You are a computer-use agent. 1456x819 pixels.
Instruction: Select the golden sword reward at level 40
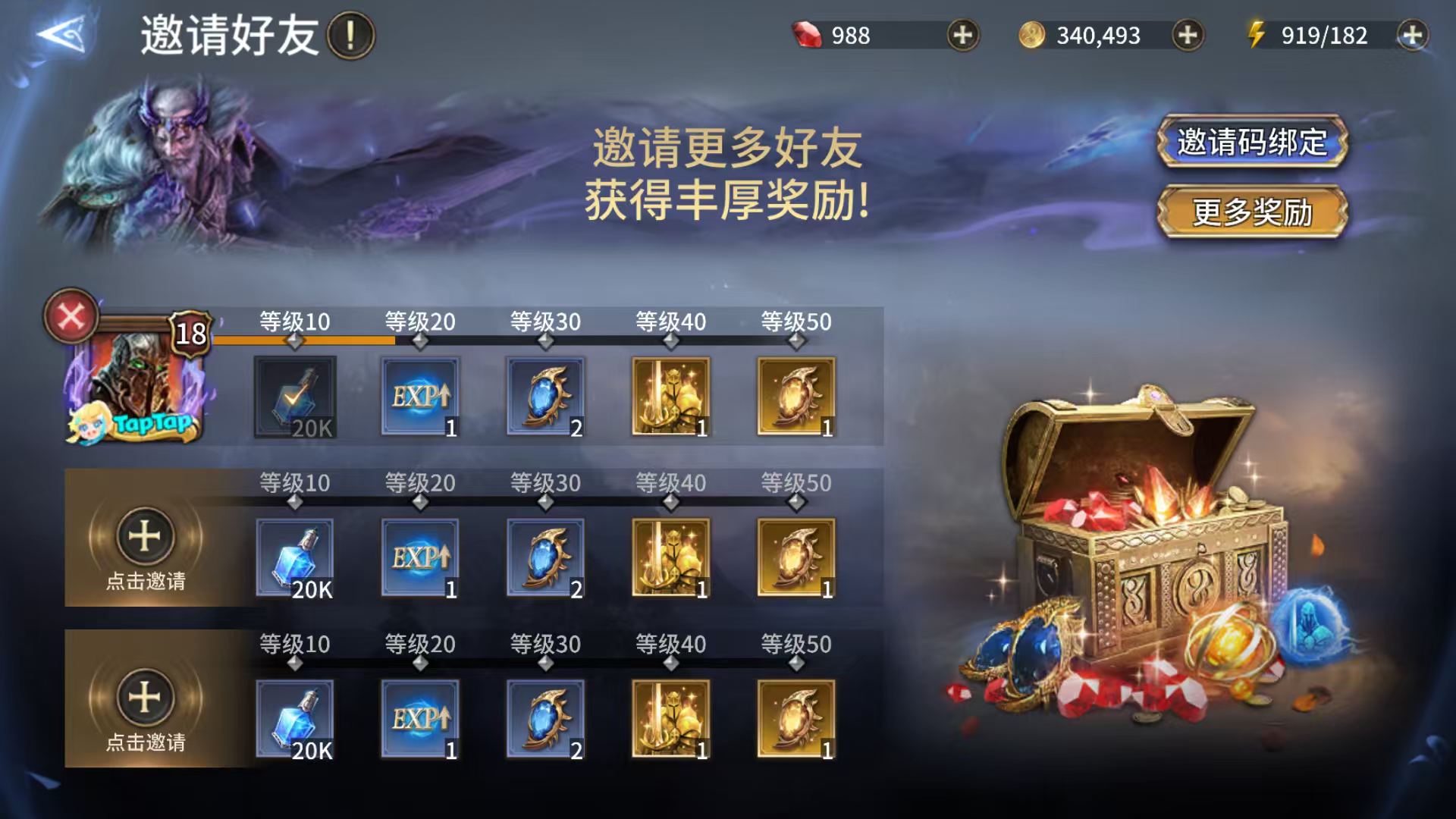(x=670, y=398)
